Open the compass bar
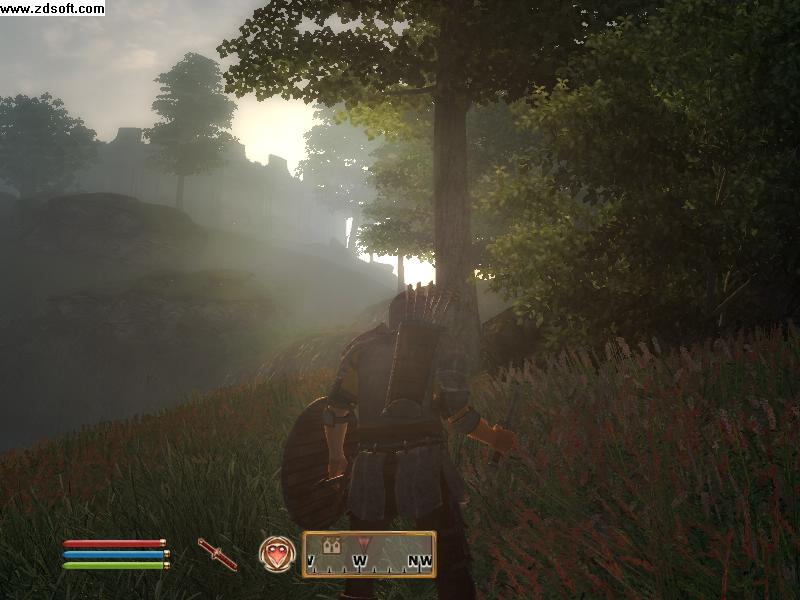This screenshot has height=600, width=800. pos(369,554)
